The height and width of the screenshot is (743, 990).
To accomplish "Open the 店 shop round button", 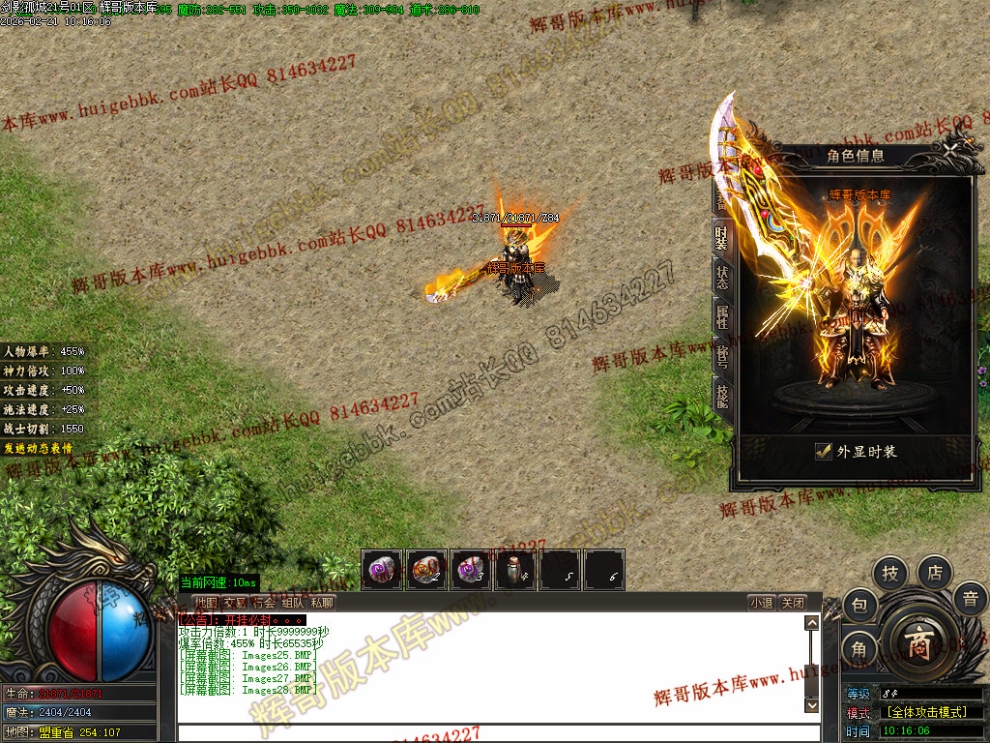I will click(934, 572).
